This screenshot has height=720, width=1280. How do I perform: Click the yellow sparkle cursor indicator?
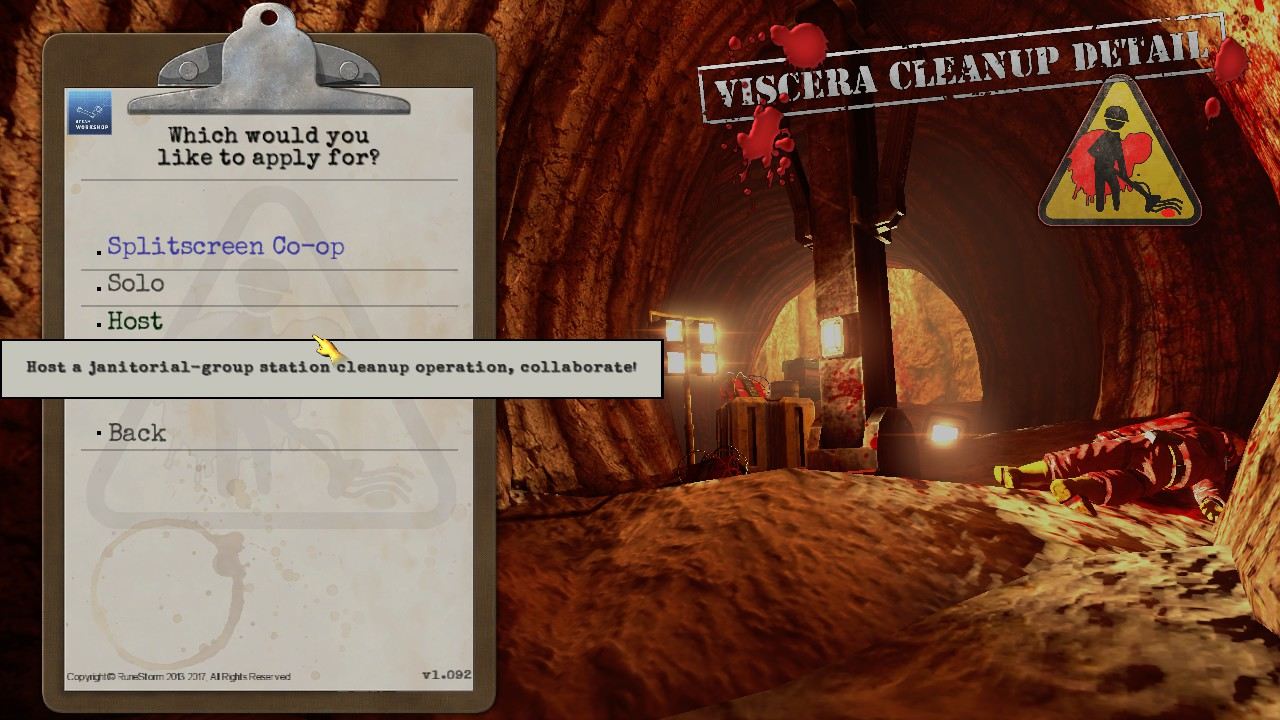click(x=325, y=347)
